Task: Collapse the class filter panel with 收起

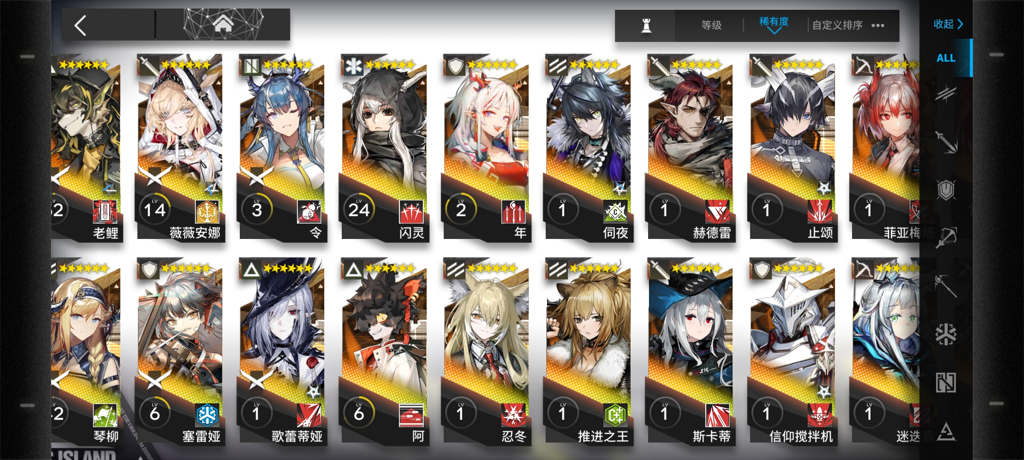Action: pyautogui.click(x=947, y=23)
